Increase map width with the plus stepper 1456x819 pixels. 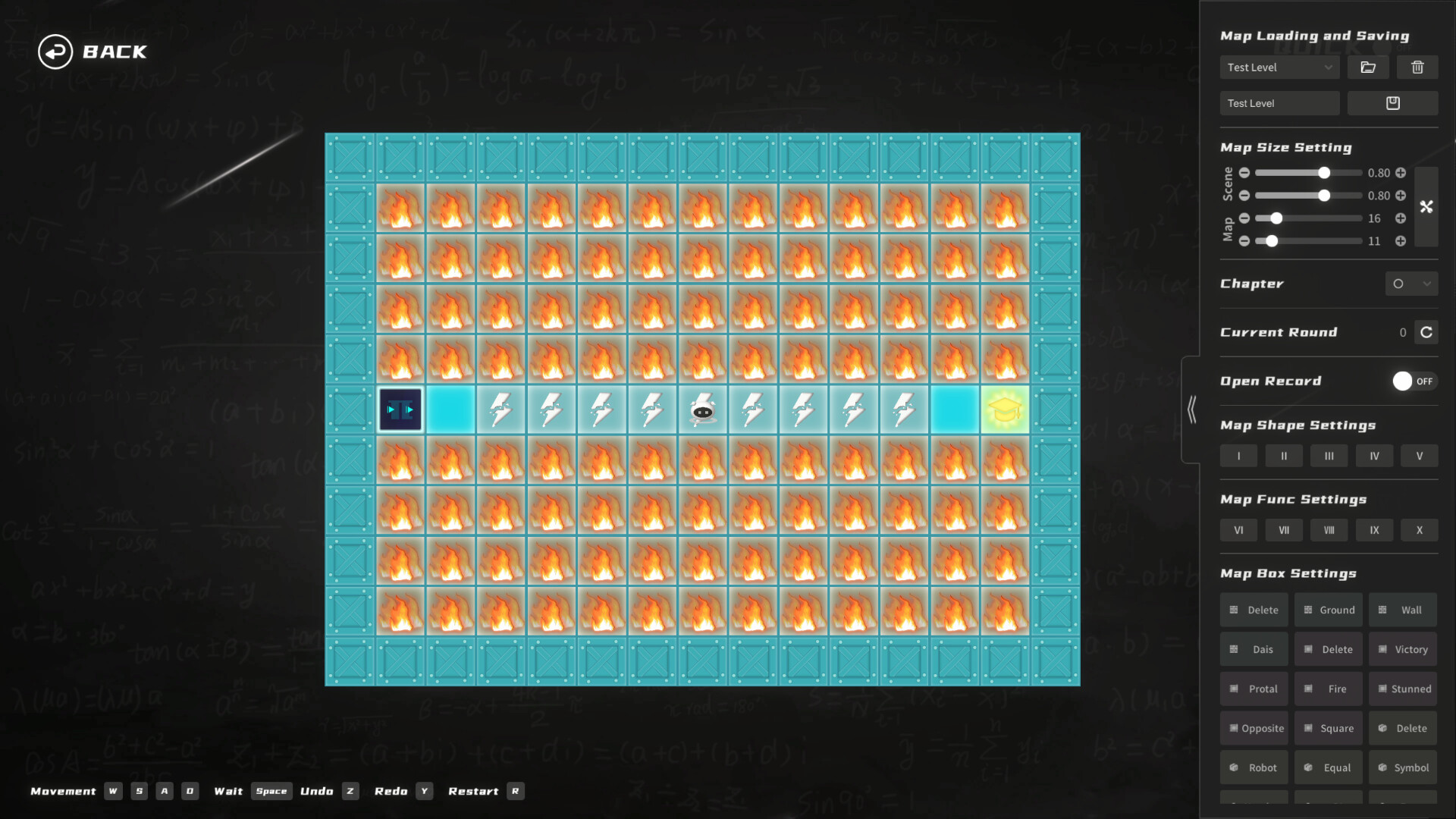click(1401, 218)
